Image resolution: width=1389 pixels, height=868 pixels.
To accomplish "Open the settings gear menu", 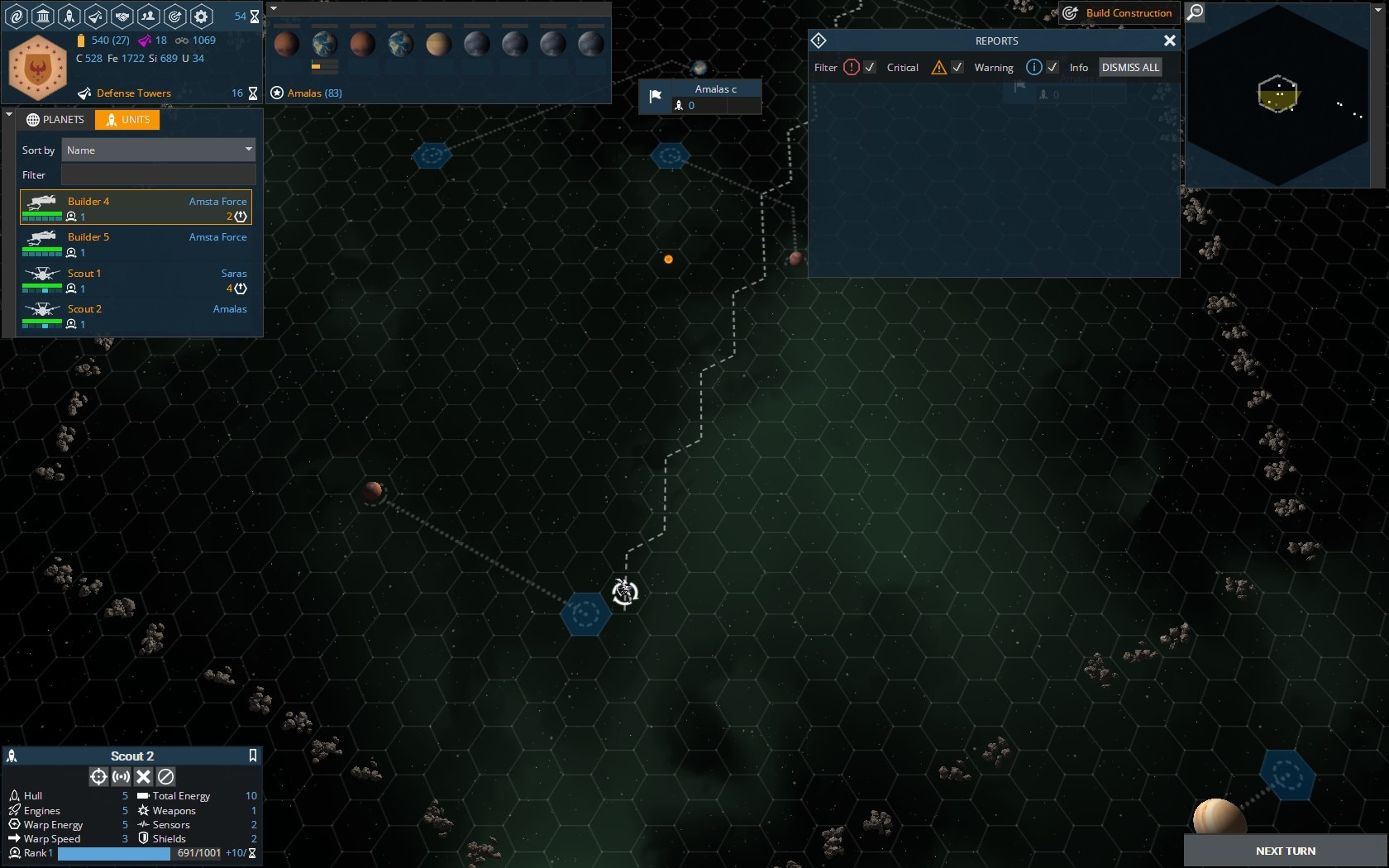I will pos(201,16).
